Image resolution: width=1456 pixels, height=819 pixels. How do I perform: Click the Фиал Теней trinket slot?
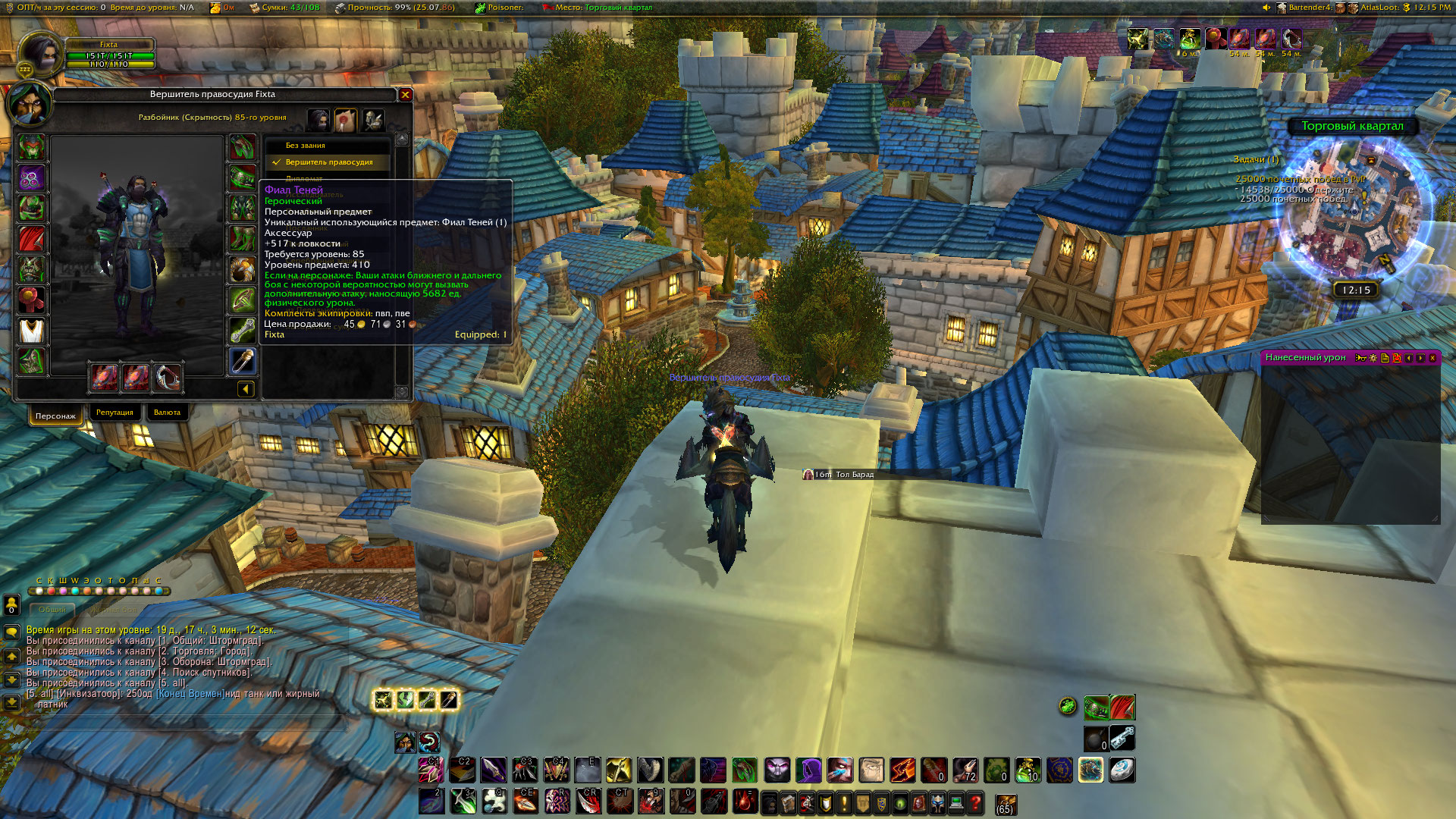[243, 361]
